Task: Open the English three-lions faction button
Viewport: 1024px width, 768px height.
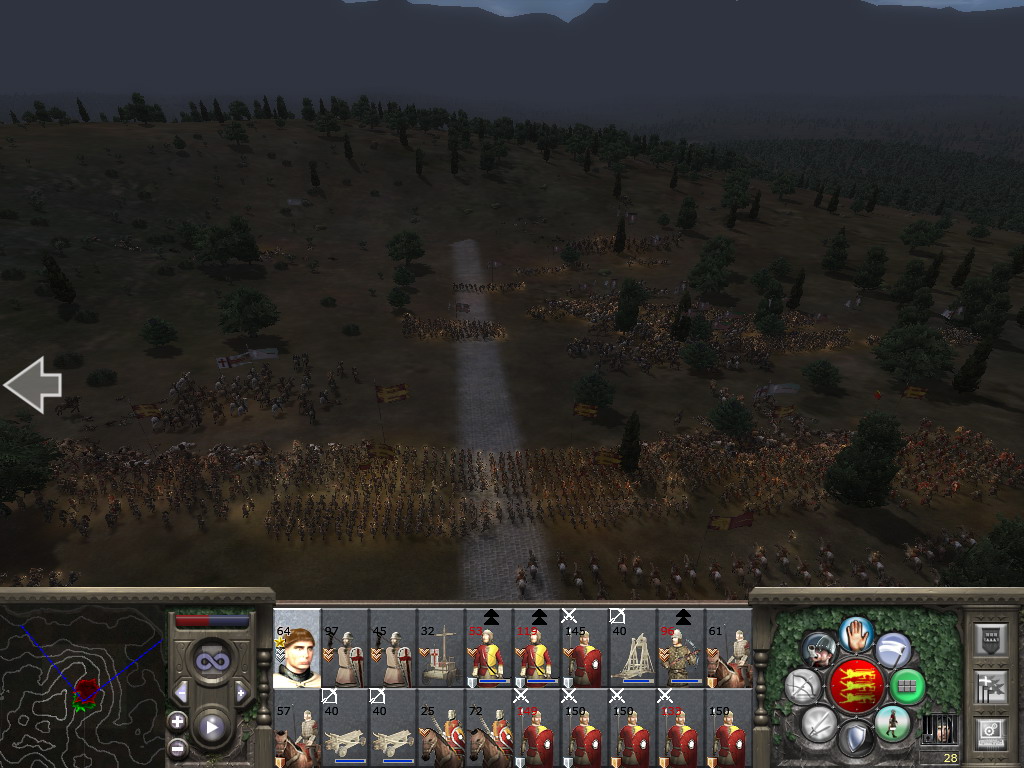Action: coord(856,684)
